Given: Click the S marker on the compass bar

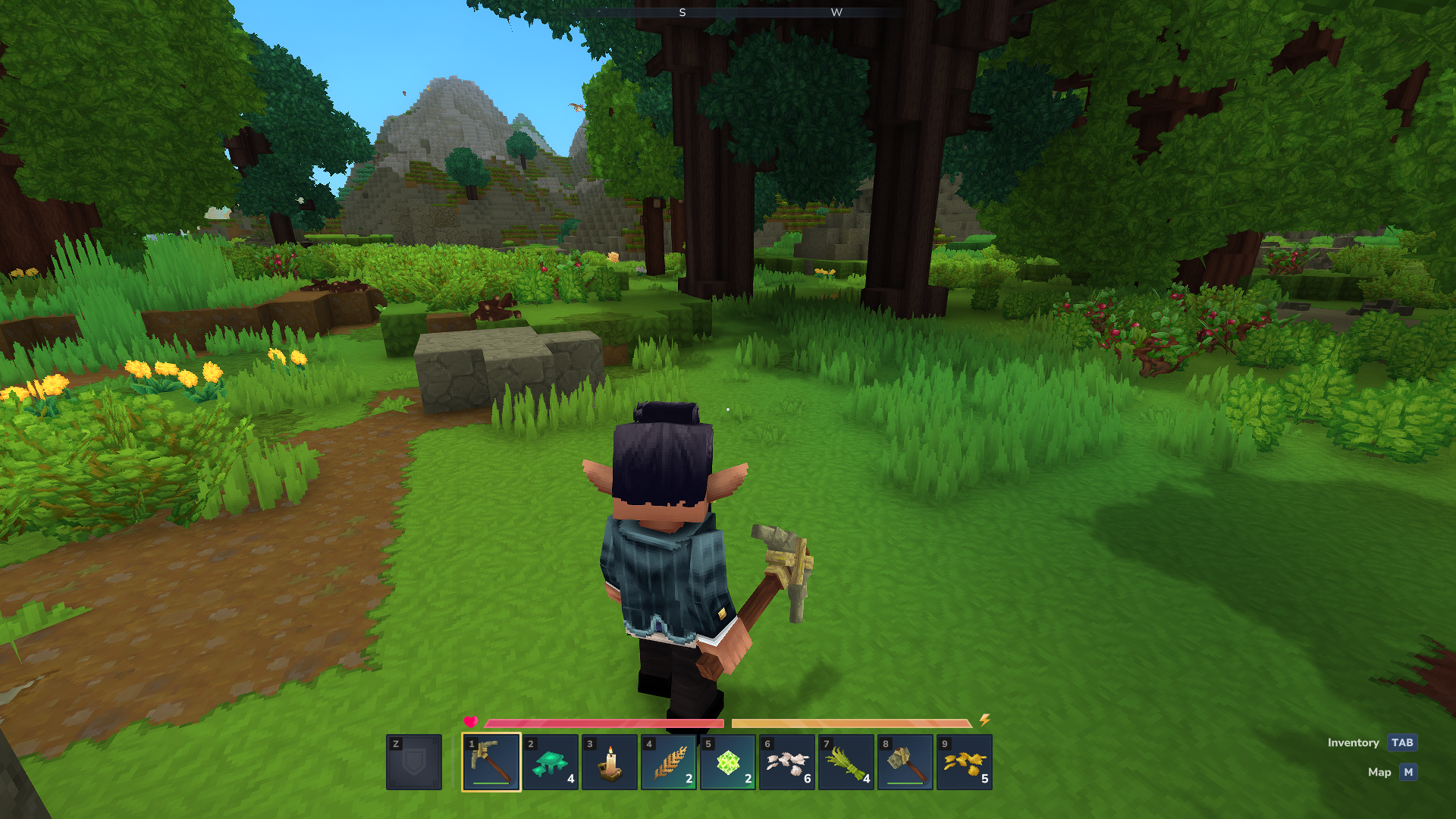Looking at the screenshot, I should pyautogui.click(x=683, y=12).
